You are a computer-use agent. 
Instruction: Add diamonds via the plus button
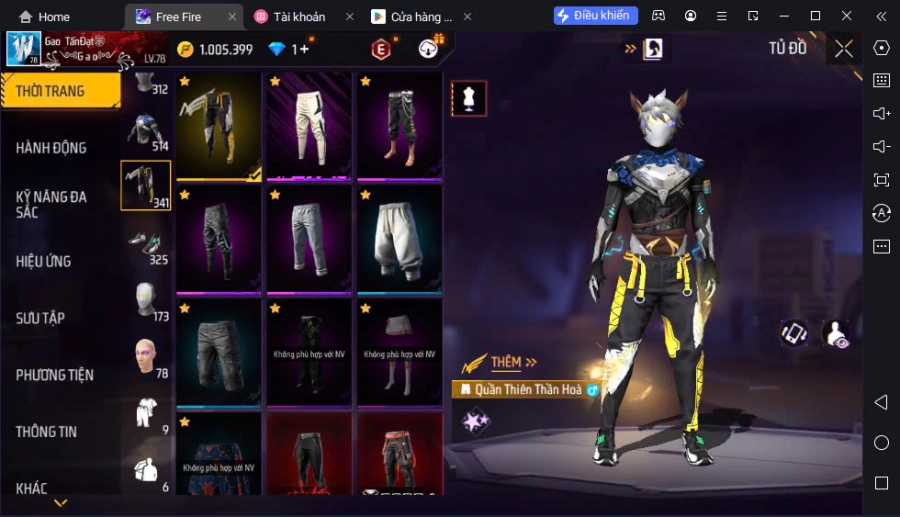click(x=304, y=49)
